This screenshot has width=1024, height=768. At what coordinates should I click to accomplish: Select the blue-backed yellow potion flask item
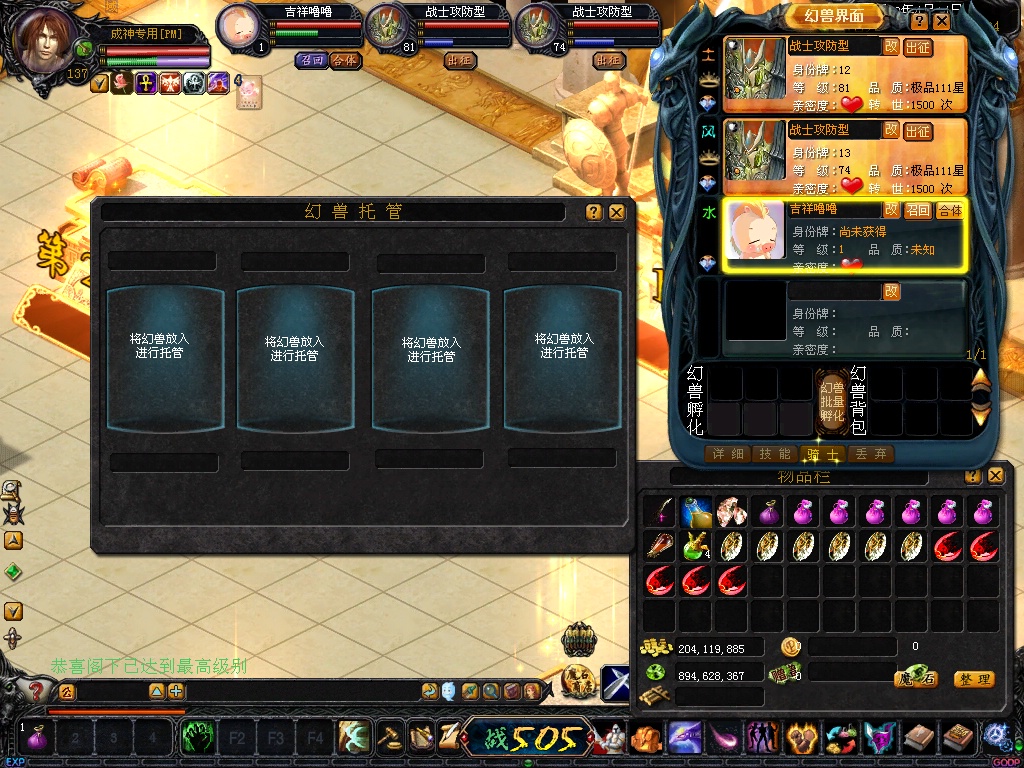point(696,512)
